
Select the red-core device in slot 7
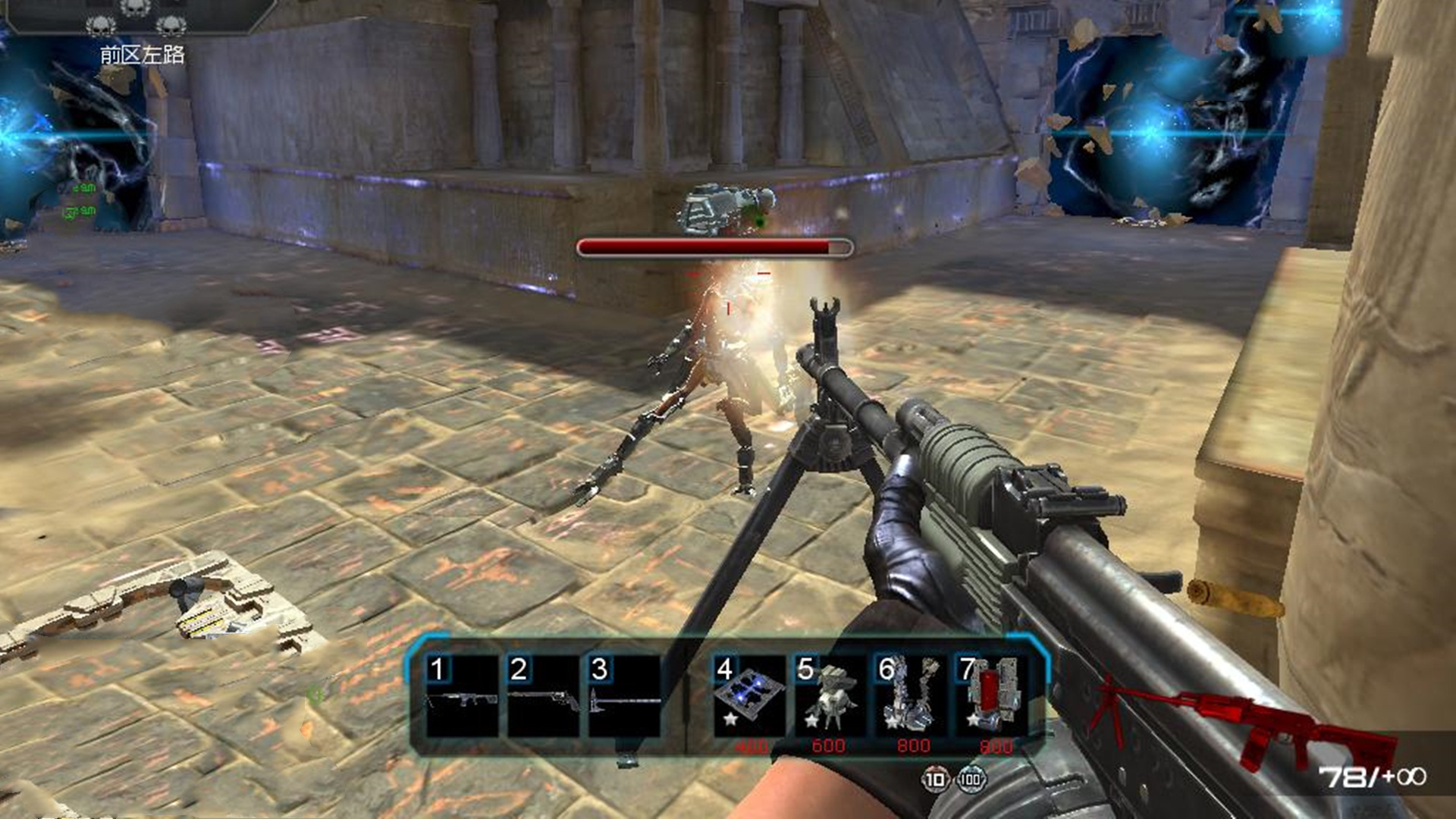point(992,696)
